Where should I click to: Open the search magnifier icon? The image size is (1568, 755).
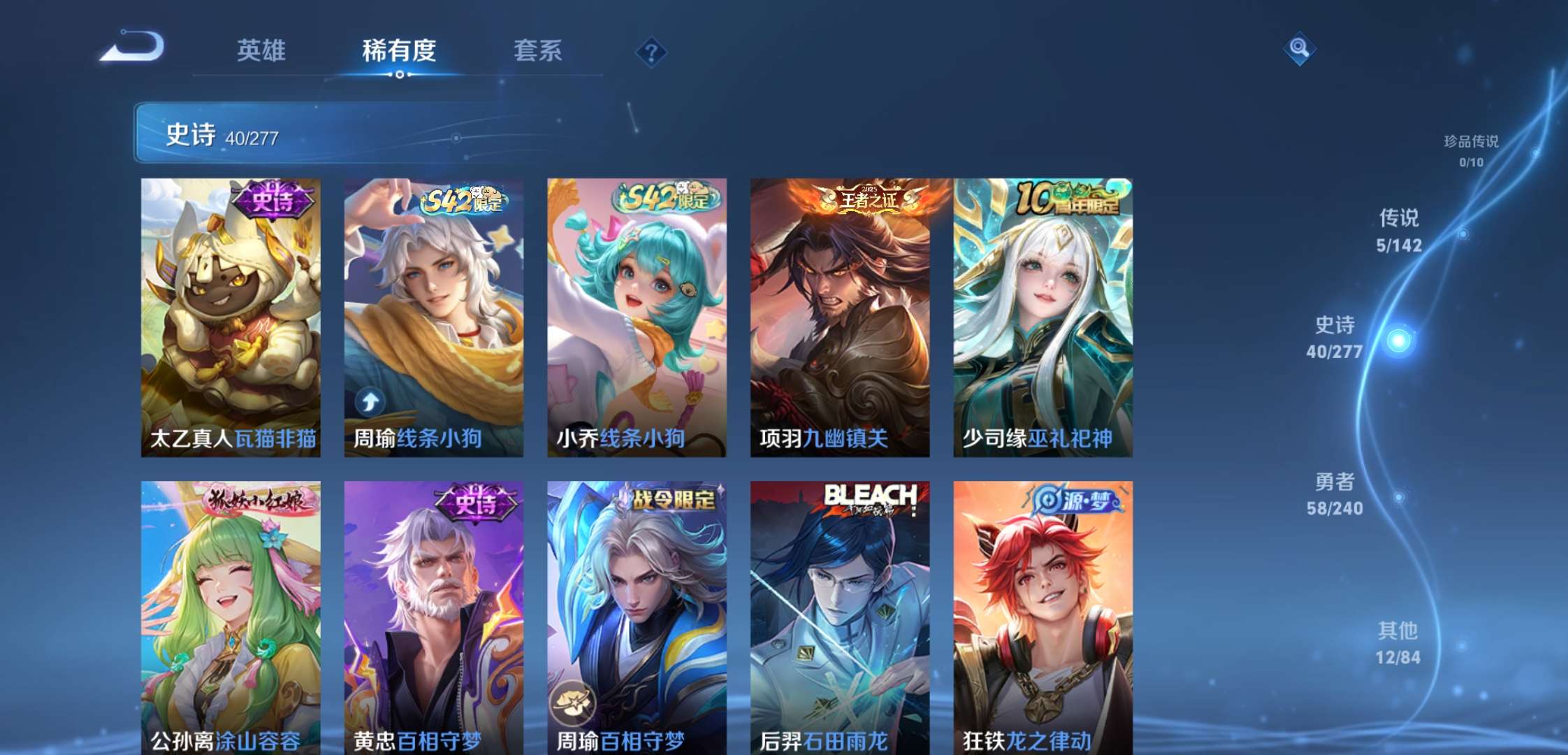(1299, 49)
